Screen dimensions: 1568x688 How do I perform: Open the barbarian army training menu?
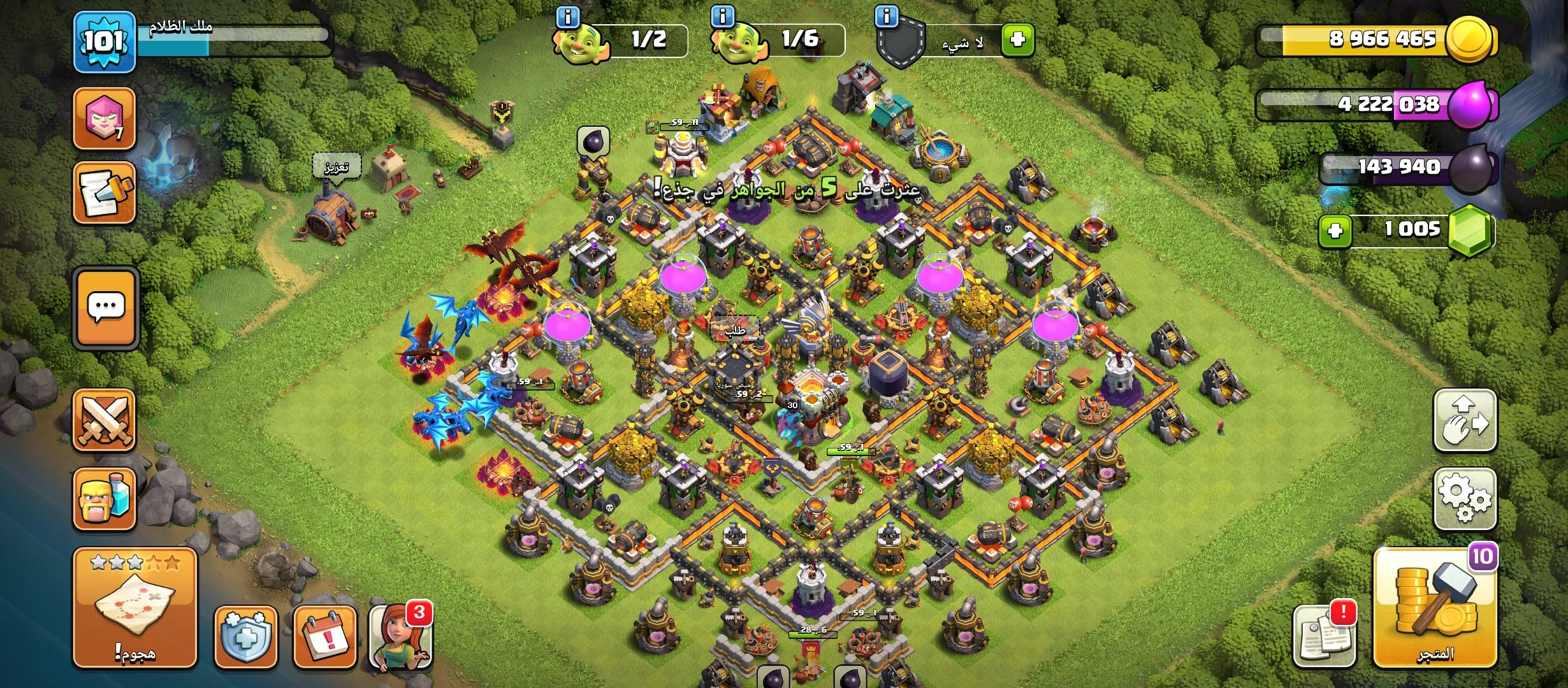coord(105,499)
